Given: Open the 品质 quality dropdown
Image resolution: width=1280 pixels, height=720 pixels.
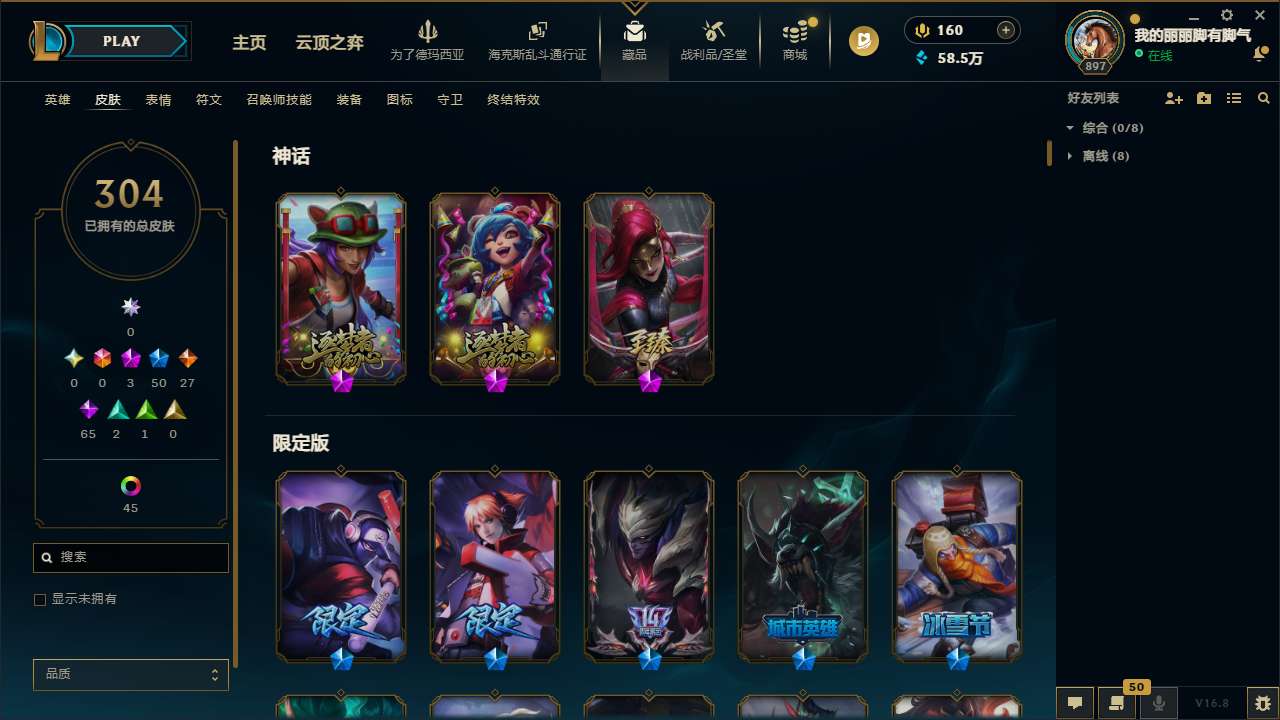Looking at the screenshot, I should (x=130, y=674).
